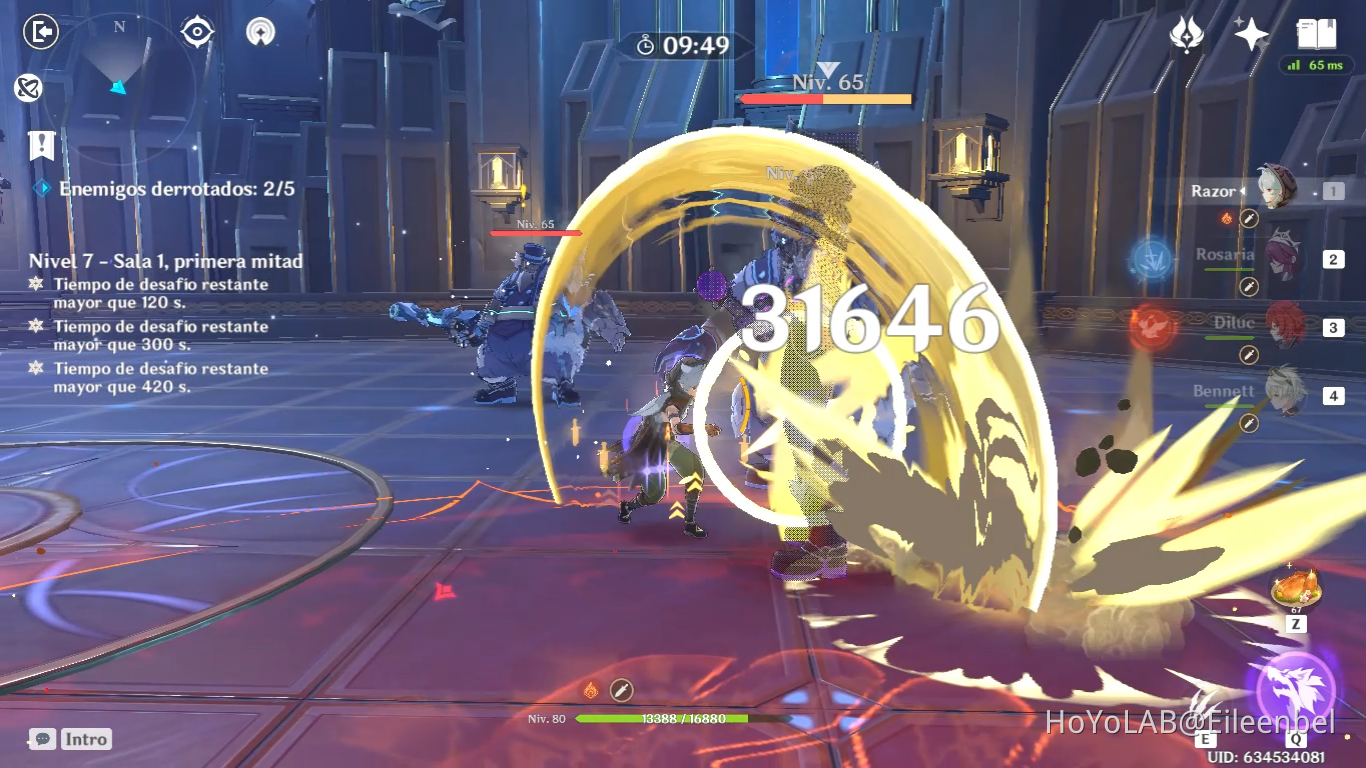Click the crossed-out co-op icon

(x=29, y=89)
